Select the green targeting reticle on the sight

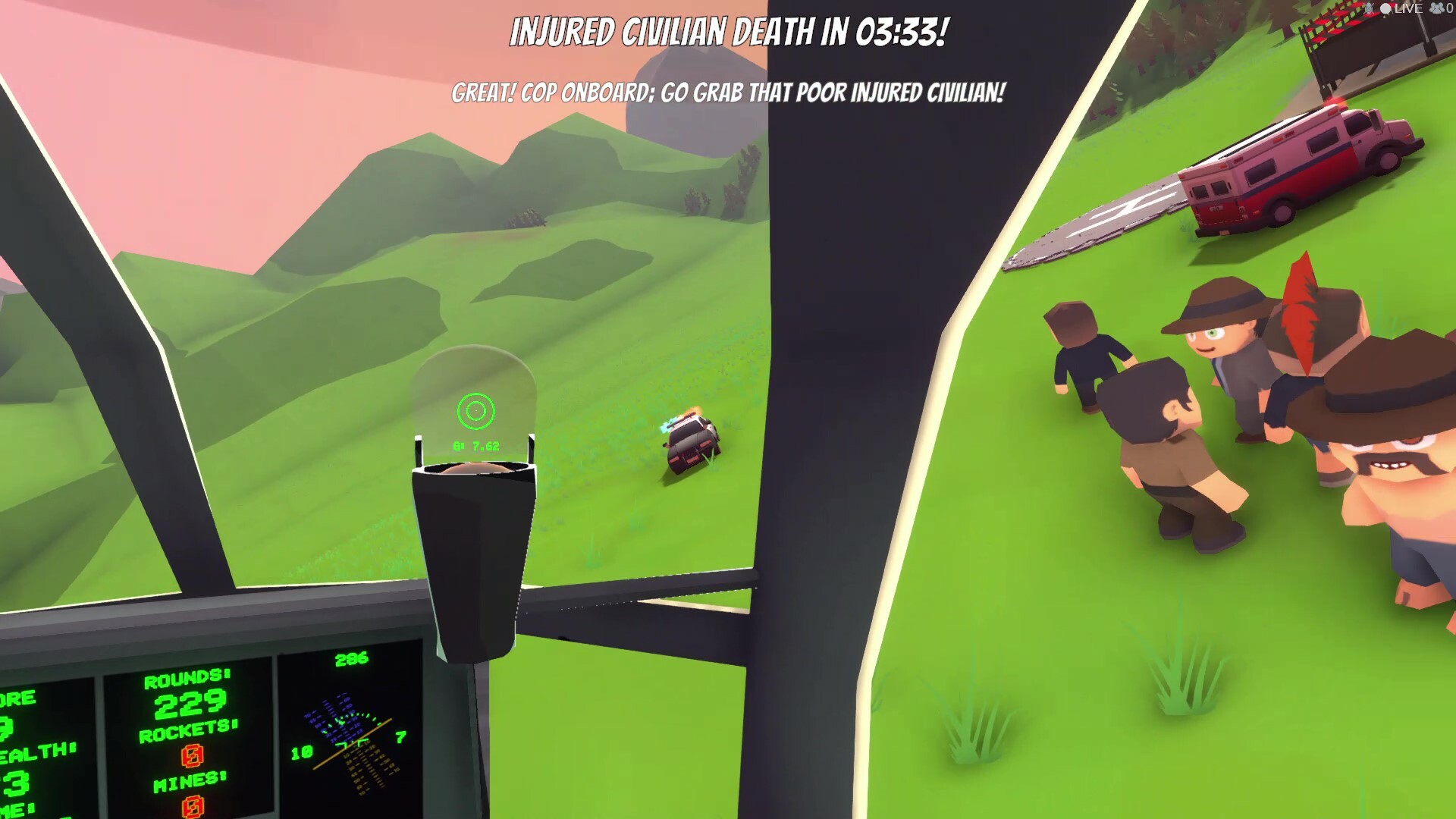coord(477,410)
